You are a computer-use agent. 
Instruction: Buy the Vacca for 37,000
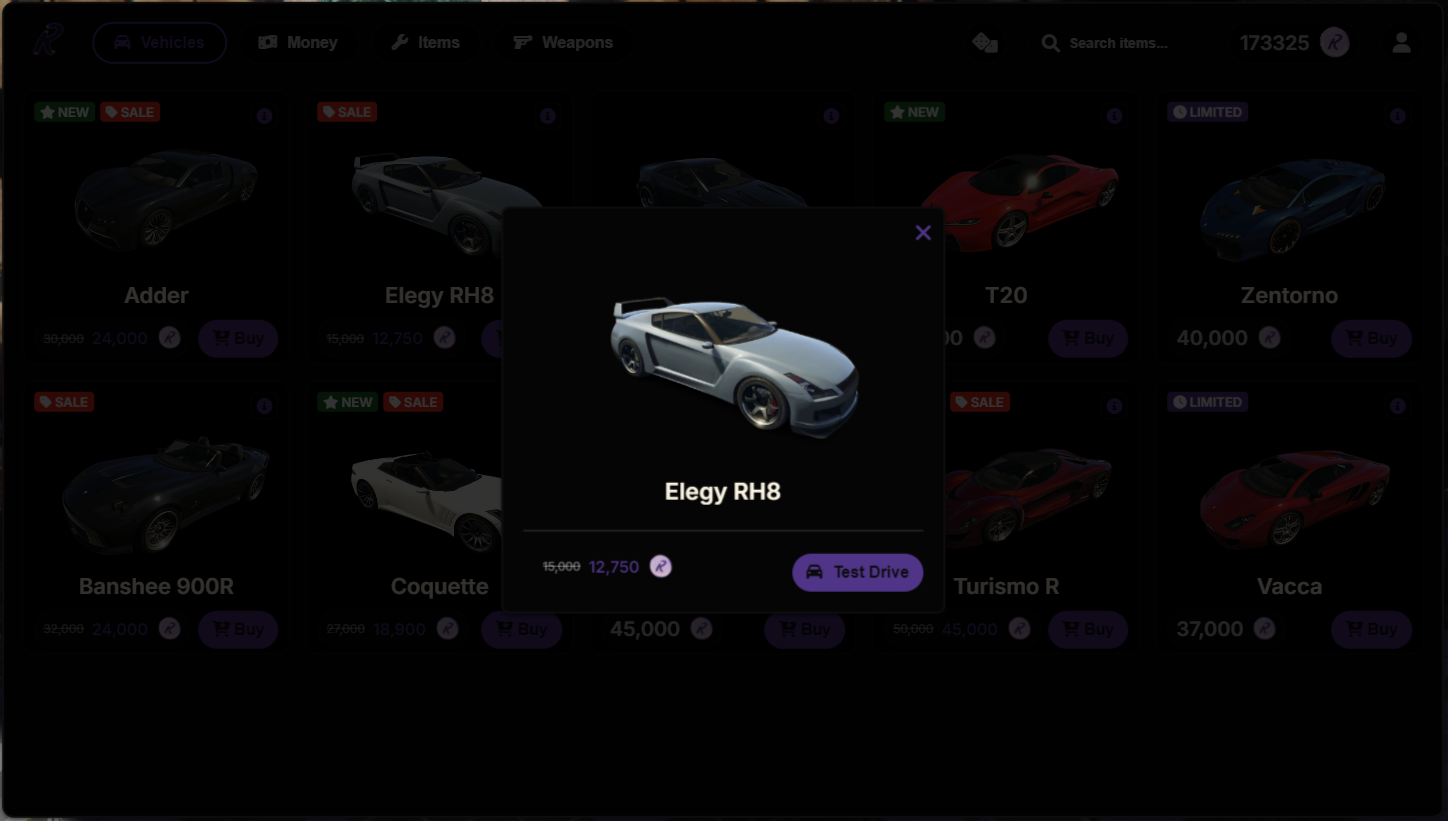coord(1371,630)
